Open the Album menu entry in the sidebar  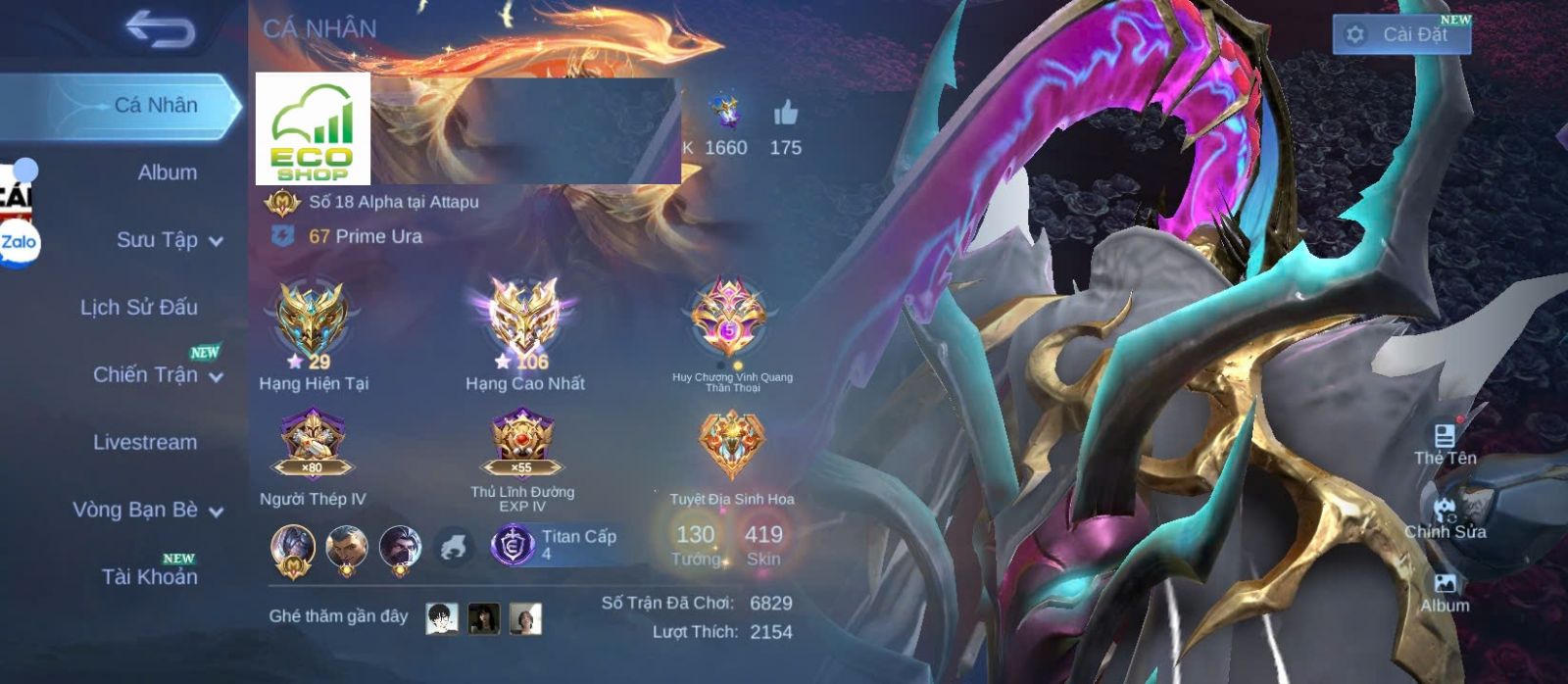[x=167, y=172]
